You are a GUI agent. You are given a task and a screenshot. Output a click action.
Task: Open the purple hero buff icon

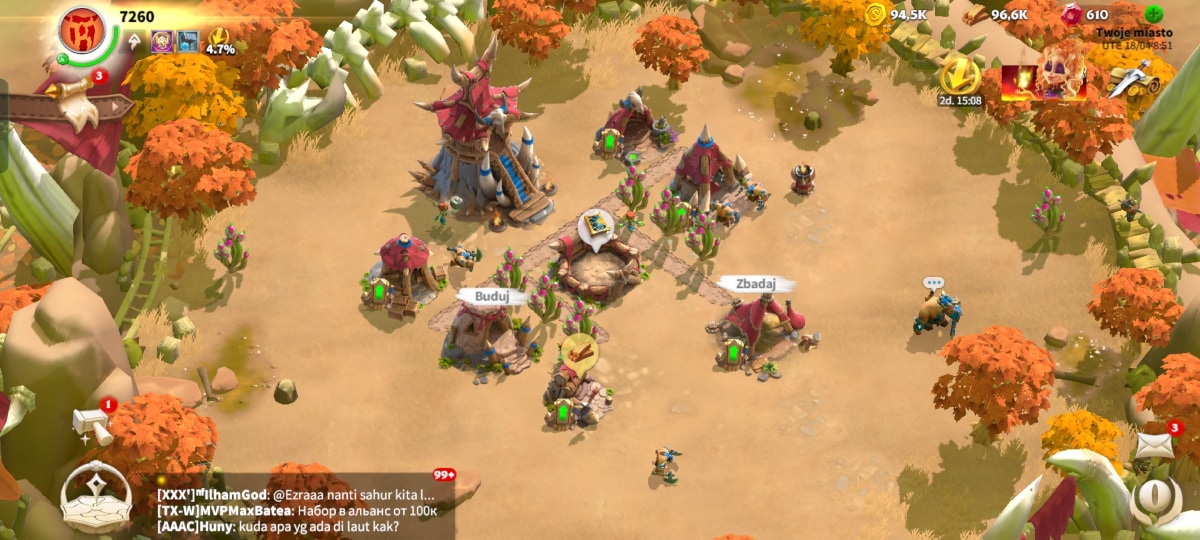[162, 42]
